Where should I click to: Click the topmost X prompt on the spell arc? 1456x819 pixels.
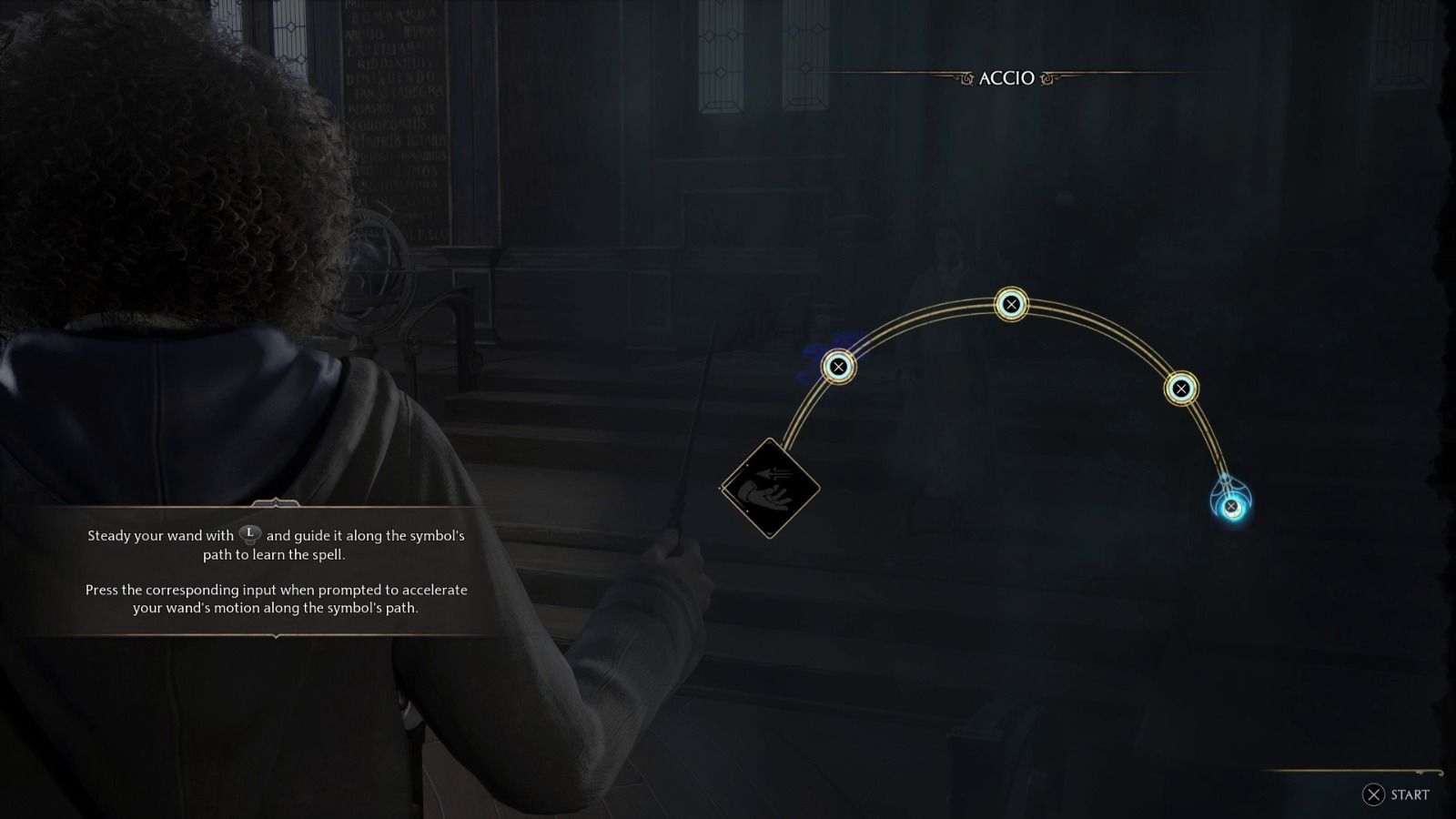click(1010, 304)
